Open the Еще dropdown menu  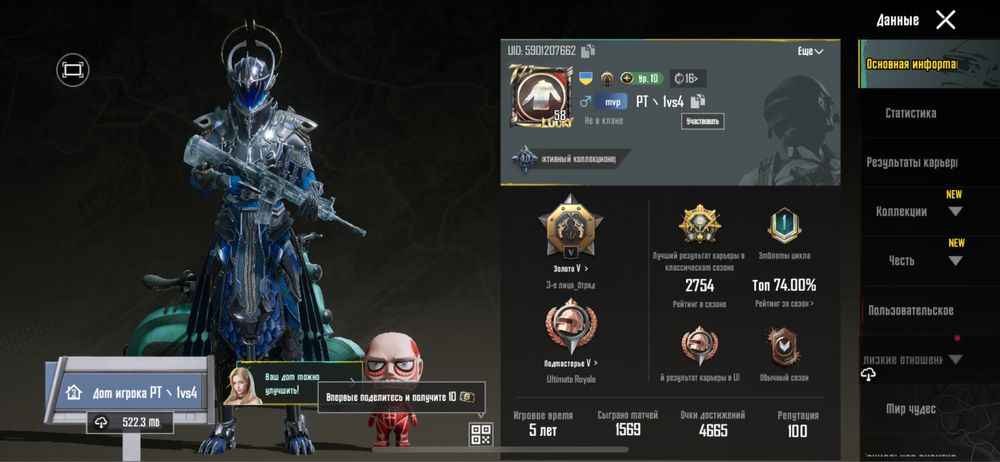[x=810, y=51]
